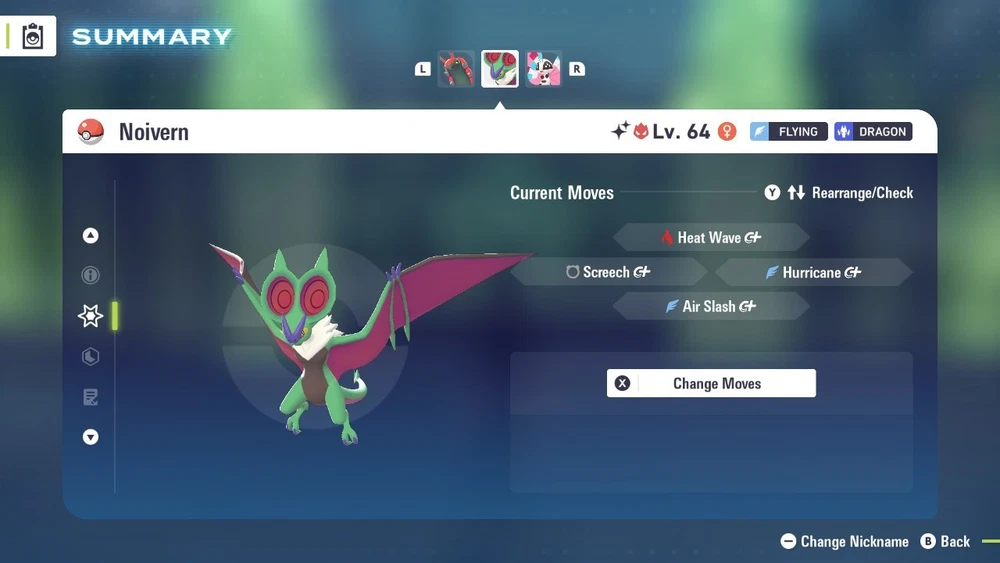Select the star-shaped moves tab
Viewport: 1000px width, 563px height.
pos(91,316)
